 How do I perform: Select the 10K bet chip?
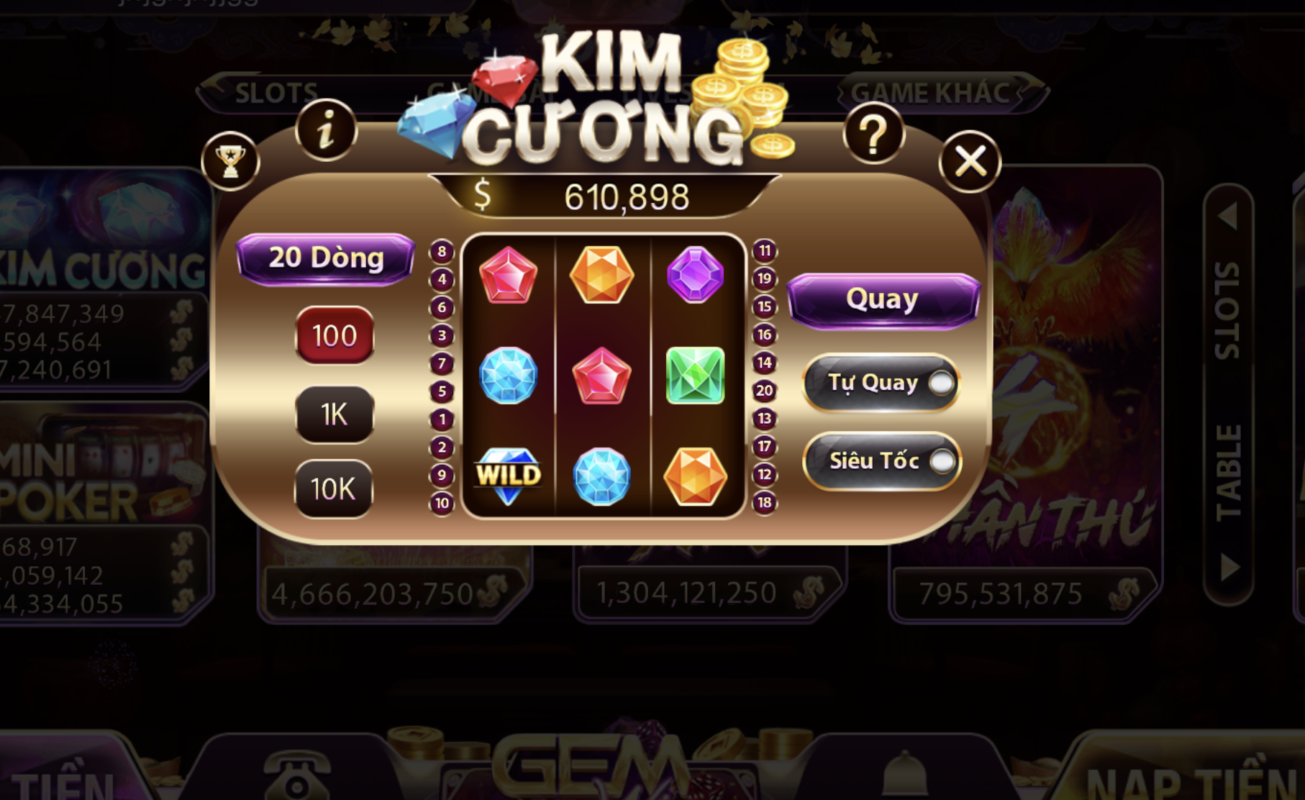333,489
